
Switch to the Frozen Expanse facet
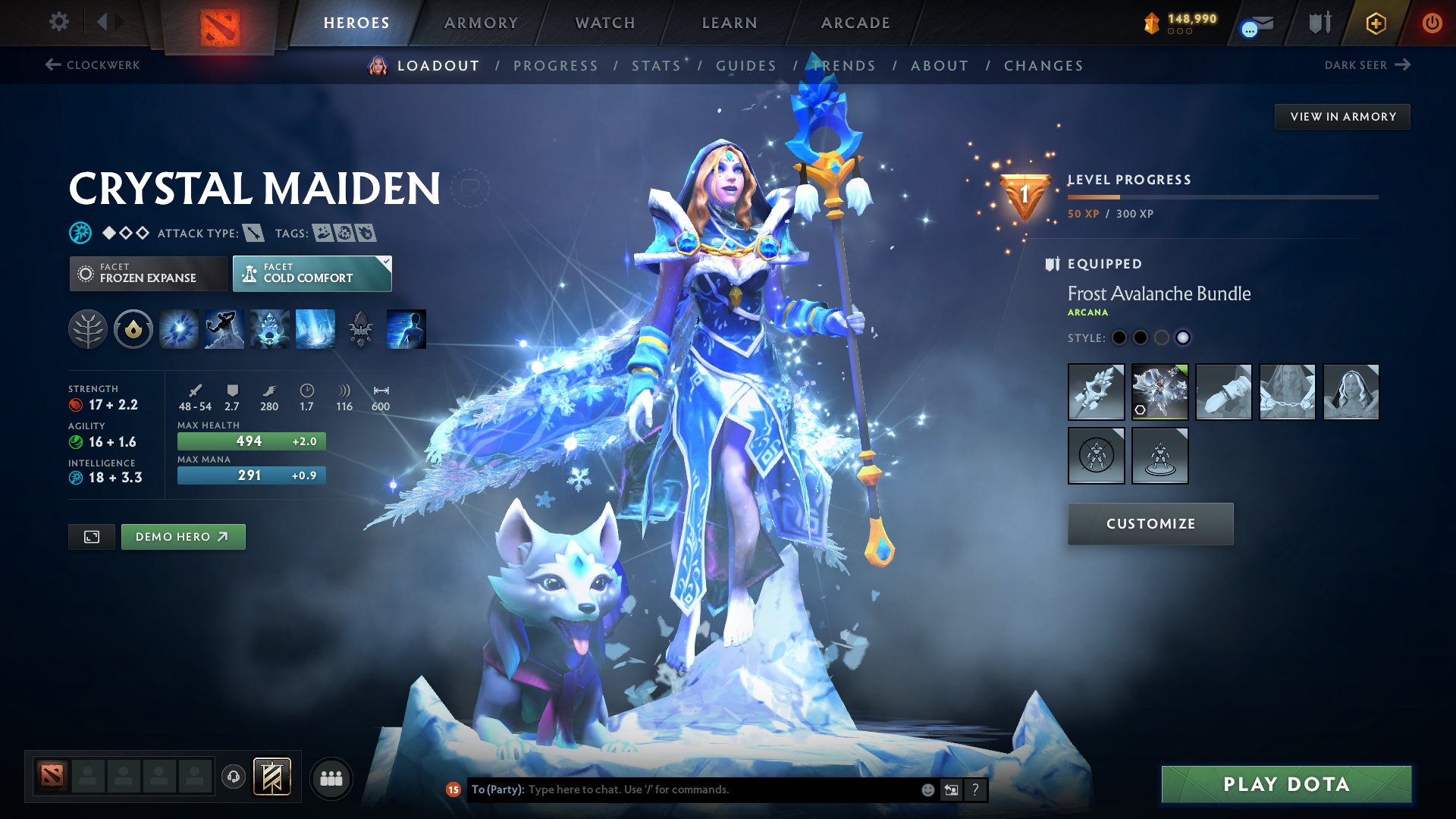click(148, 273)
